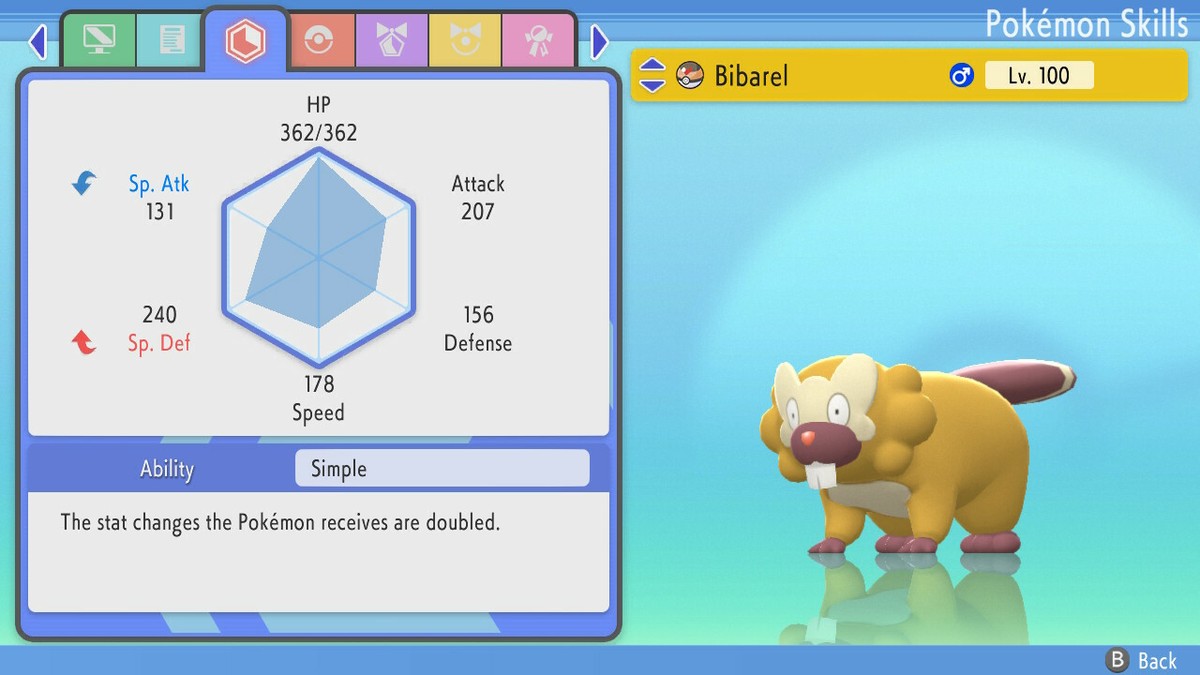Viewport: 1200px width, 675px height.
Task: Cycle Pokémon with the arrows beside Bibarel
Action: 652,75
